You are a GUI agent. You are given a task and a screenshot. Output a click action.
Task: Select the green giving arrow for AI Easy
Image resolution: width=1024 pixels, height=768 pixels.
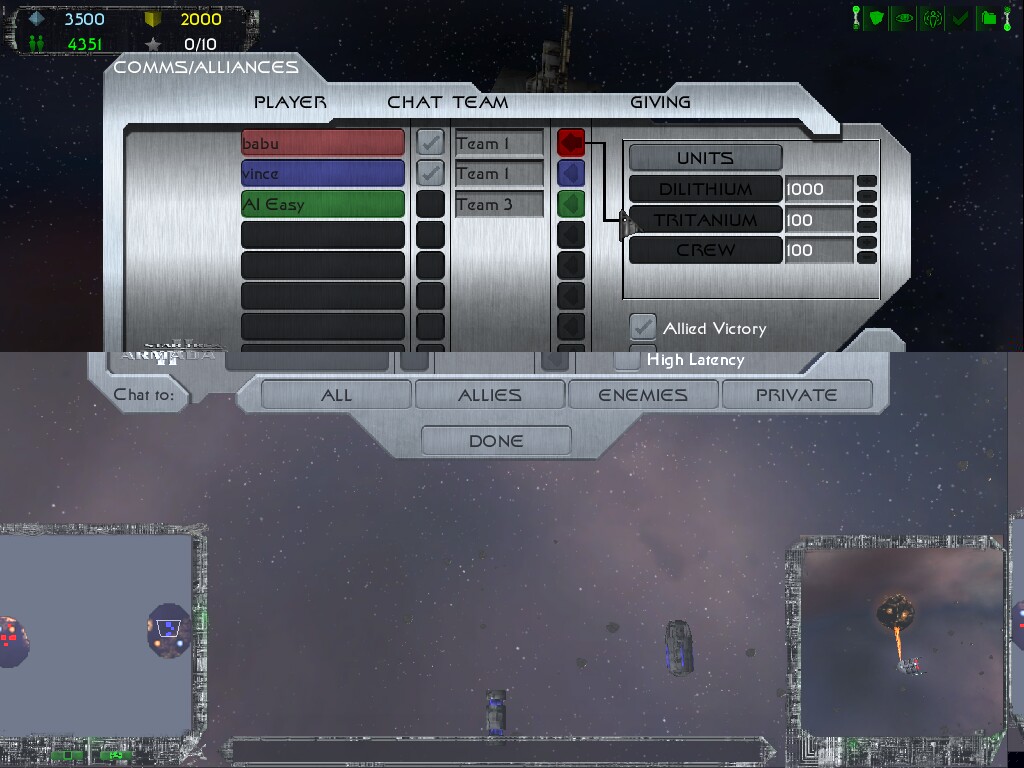(x=571, y=204)
